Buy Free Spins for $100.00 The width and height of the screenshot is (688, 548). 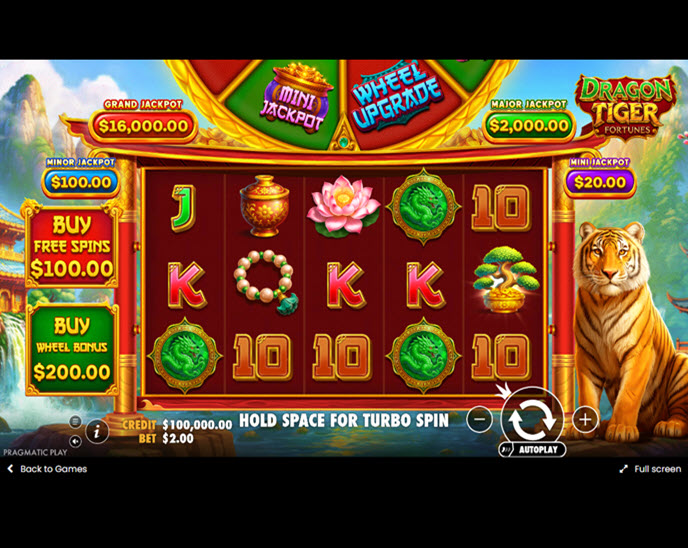coord(71,246)
